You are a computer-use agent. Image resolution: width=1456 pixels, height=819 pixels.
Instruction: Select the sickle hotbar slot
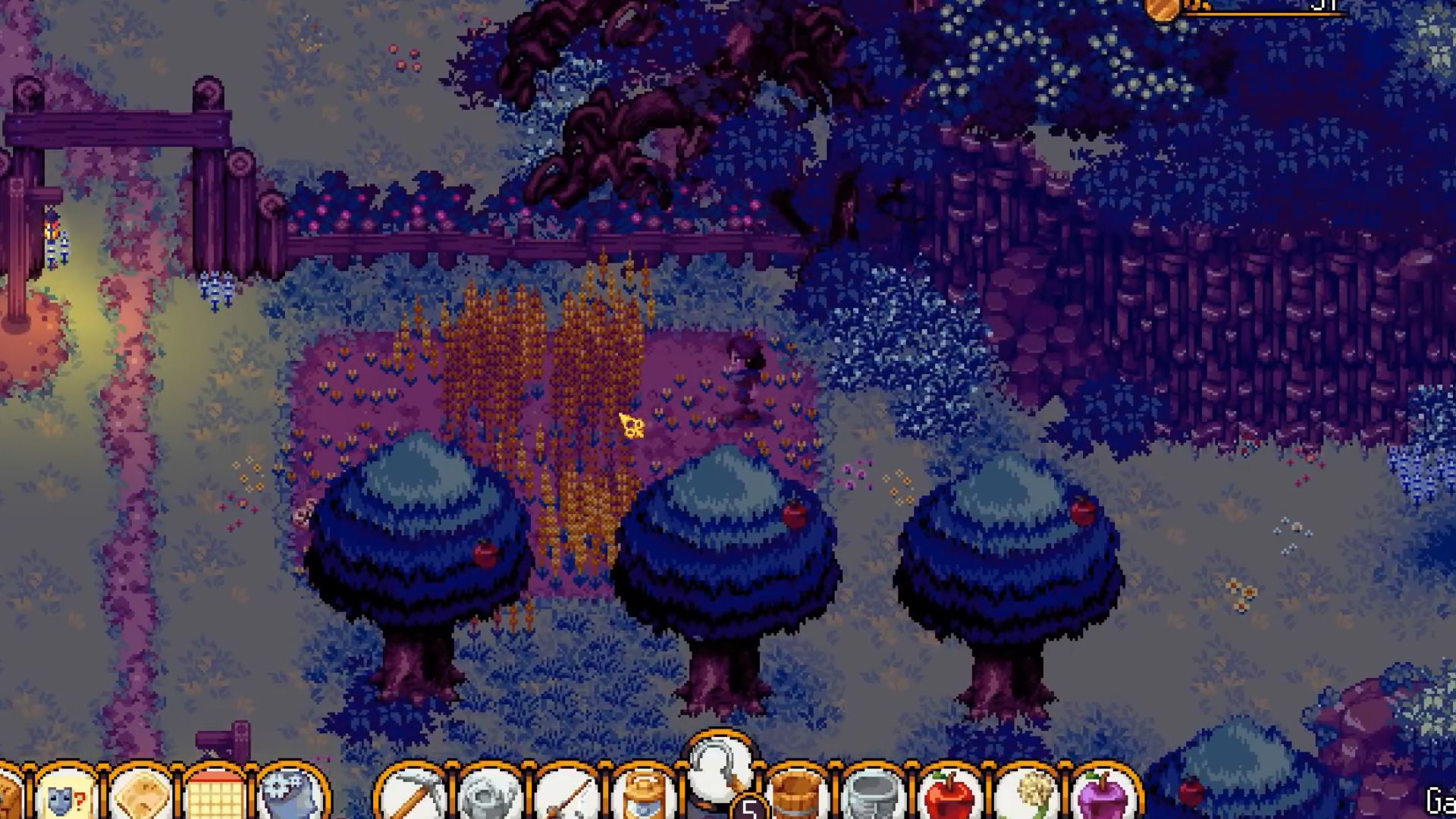point(719,770)
